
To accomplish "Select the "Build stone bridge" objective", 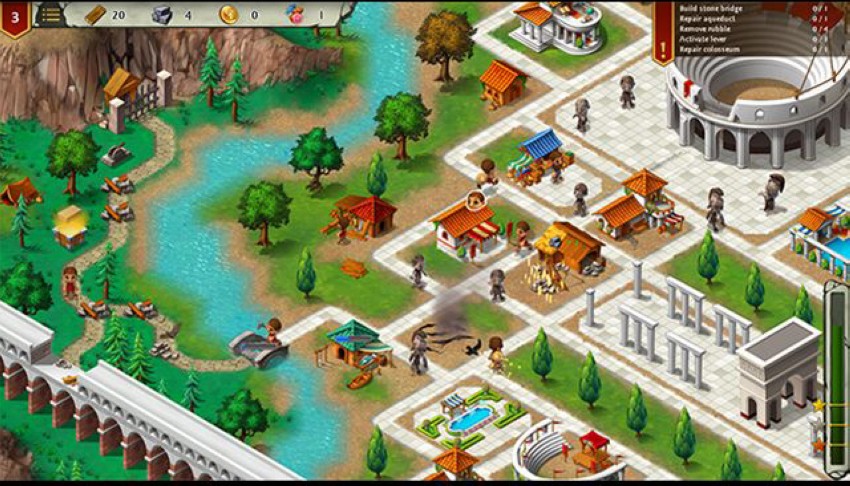I will [x=714, y=9].
